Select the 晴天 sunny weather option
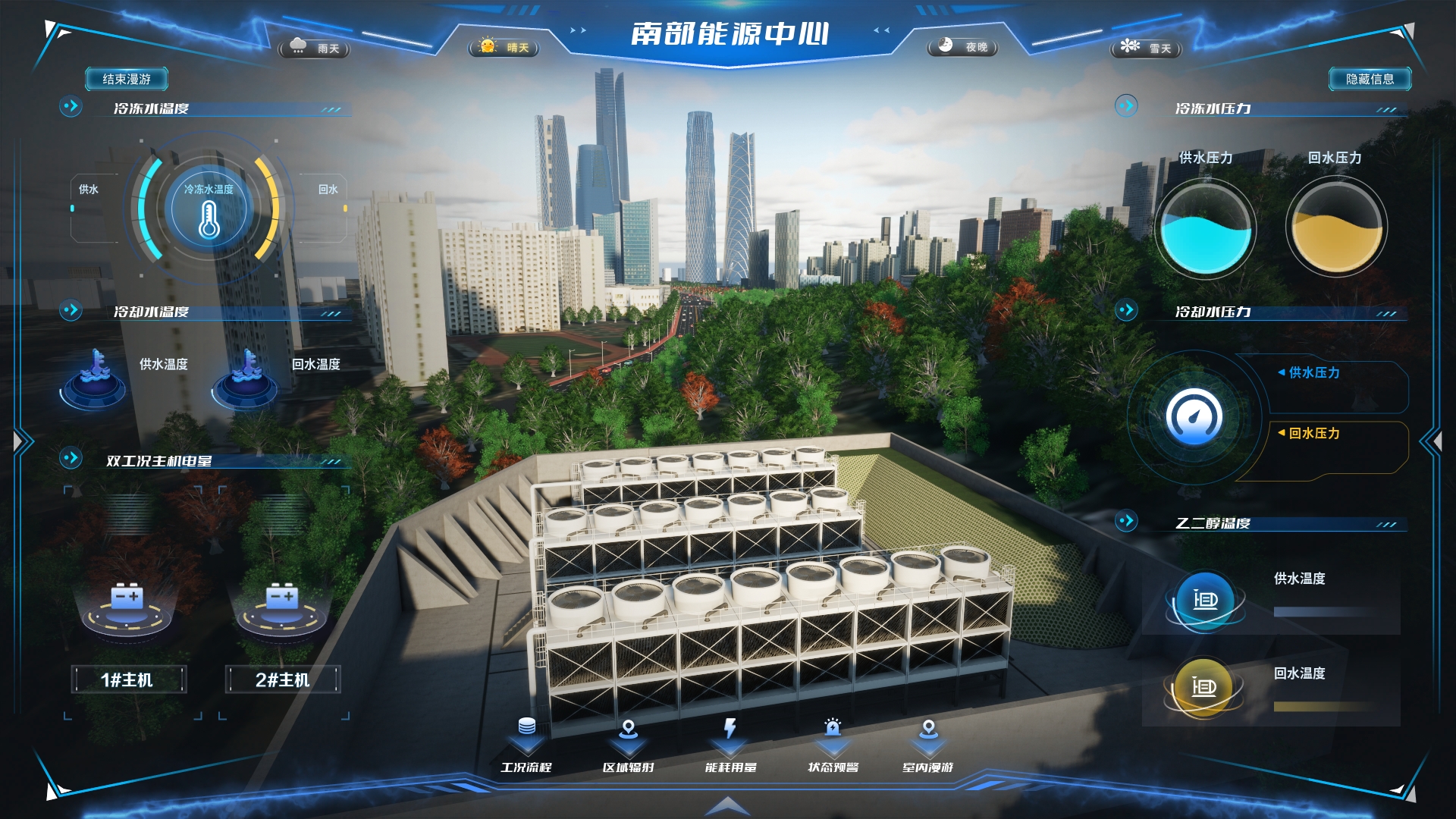Screen dimensions: 1456x819 point(504,48)
